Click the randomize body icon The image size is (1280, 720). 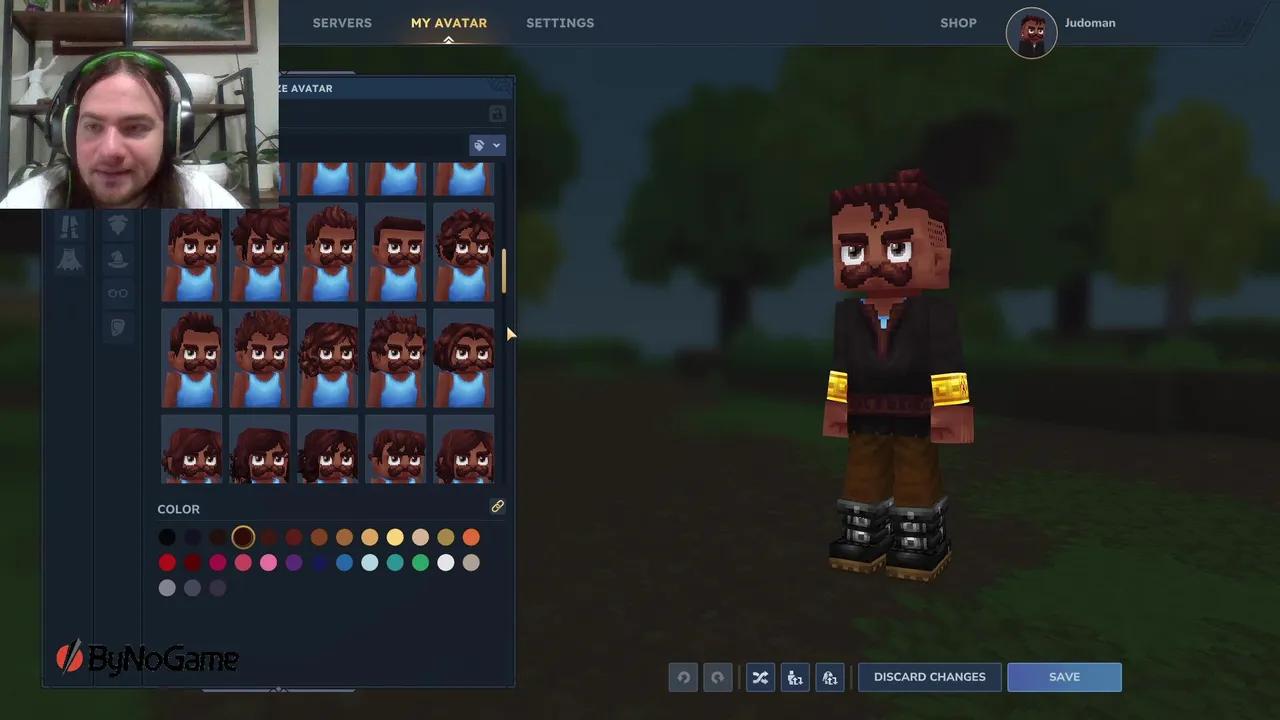click(795, 677)
